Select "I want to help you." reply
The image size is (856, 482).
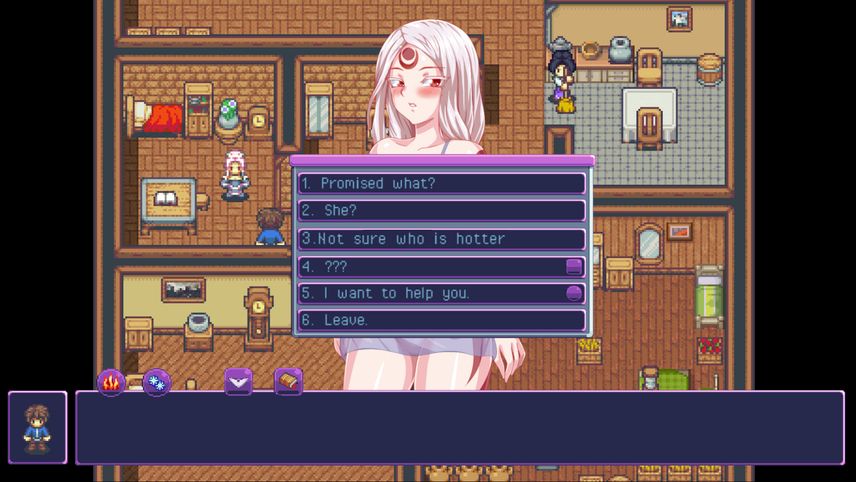pos(441,293)
